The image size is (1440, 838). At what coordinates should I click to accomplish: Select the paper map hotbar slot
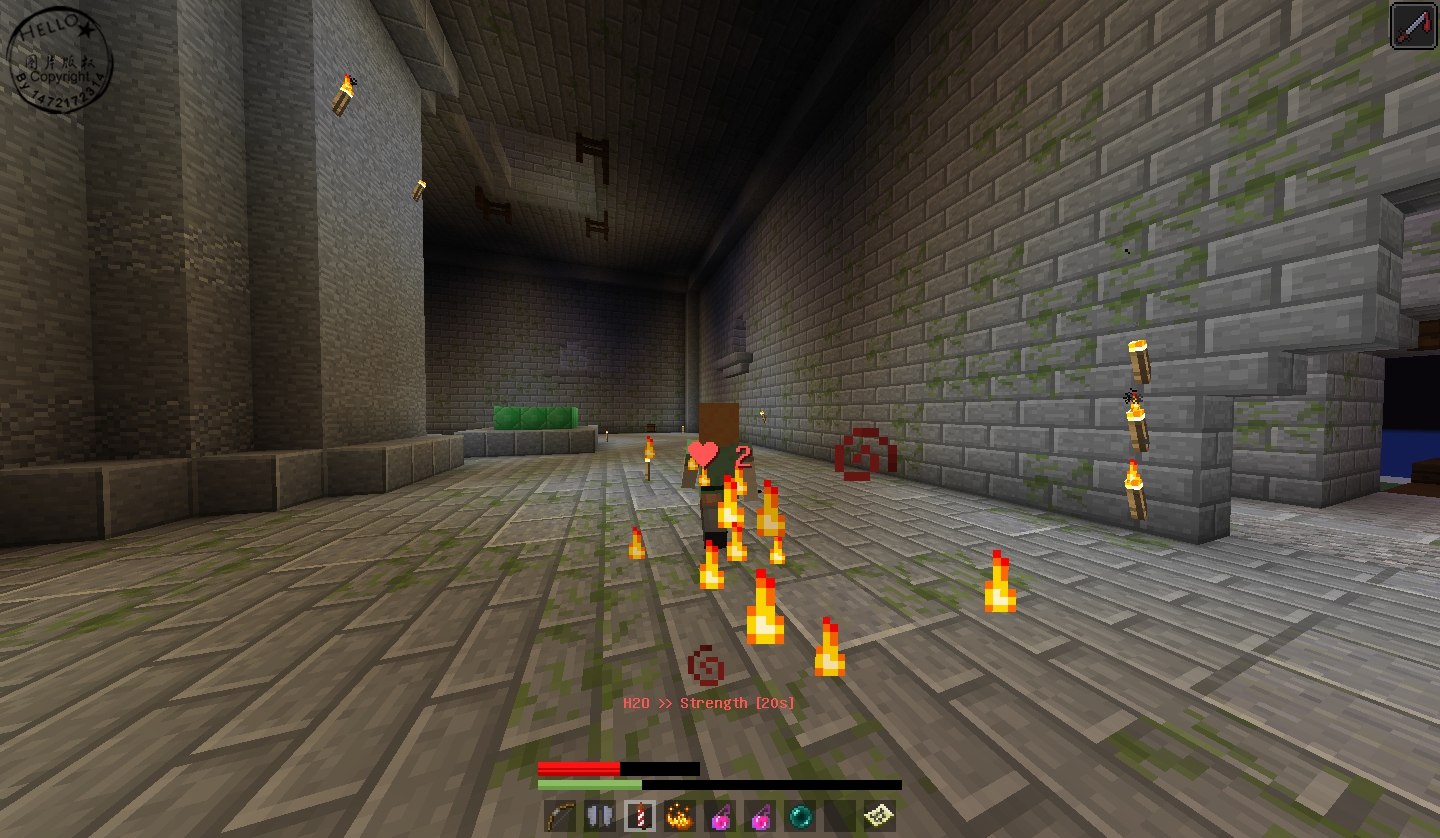click(880, 817)
